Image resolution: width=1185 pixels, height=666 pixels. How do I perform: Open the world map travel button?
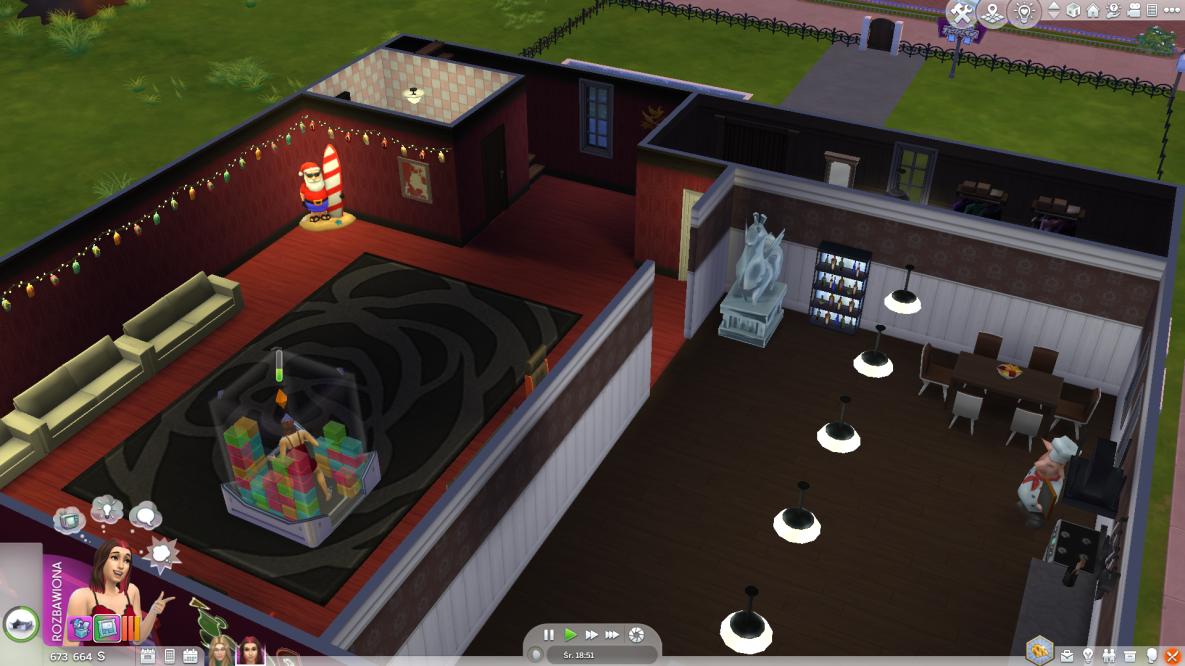click(x=992, y=13)
